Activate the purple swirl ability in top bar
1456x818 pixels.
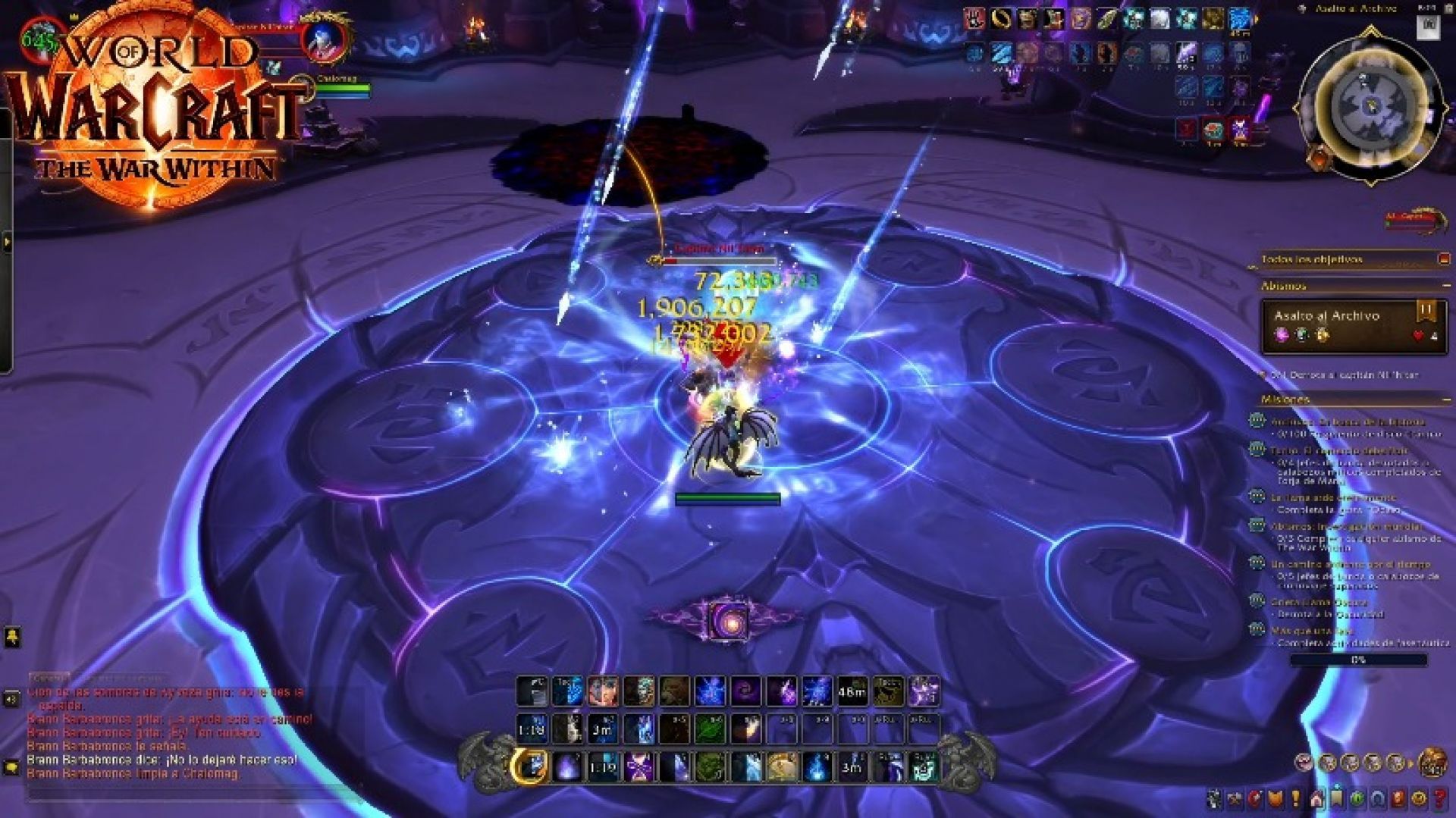tap(745, 691)
